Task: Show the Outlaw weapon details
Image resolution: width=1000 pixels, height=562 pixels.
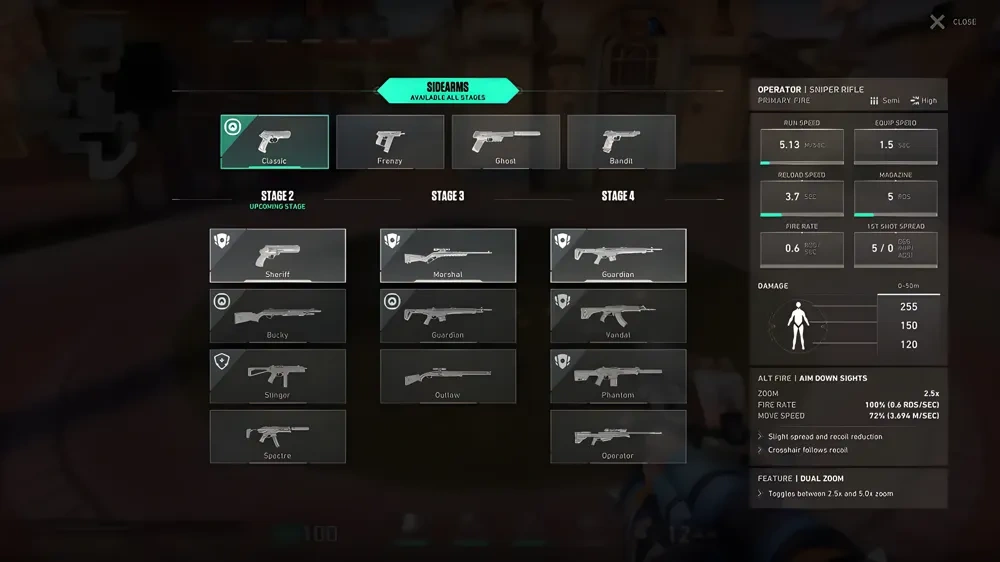Action: point(448,376)
